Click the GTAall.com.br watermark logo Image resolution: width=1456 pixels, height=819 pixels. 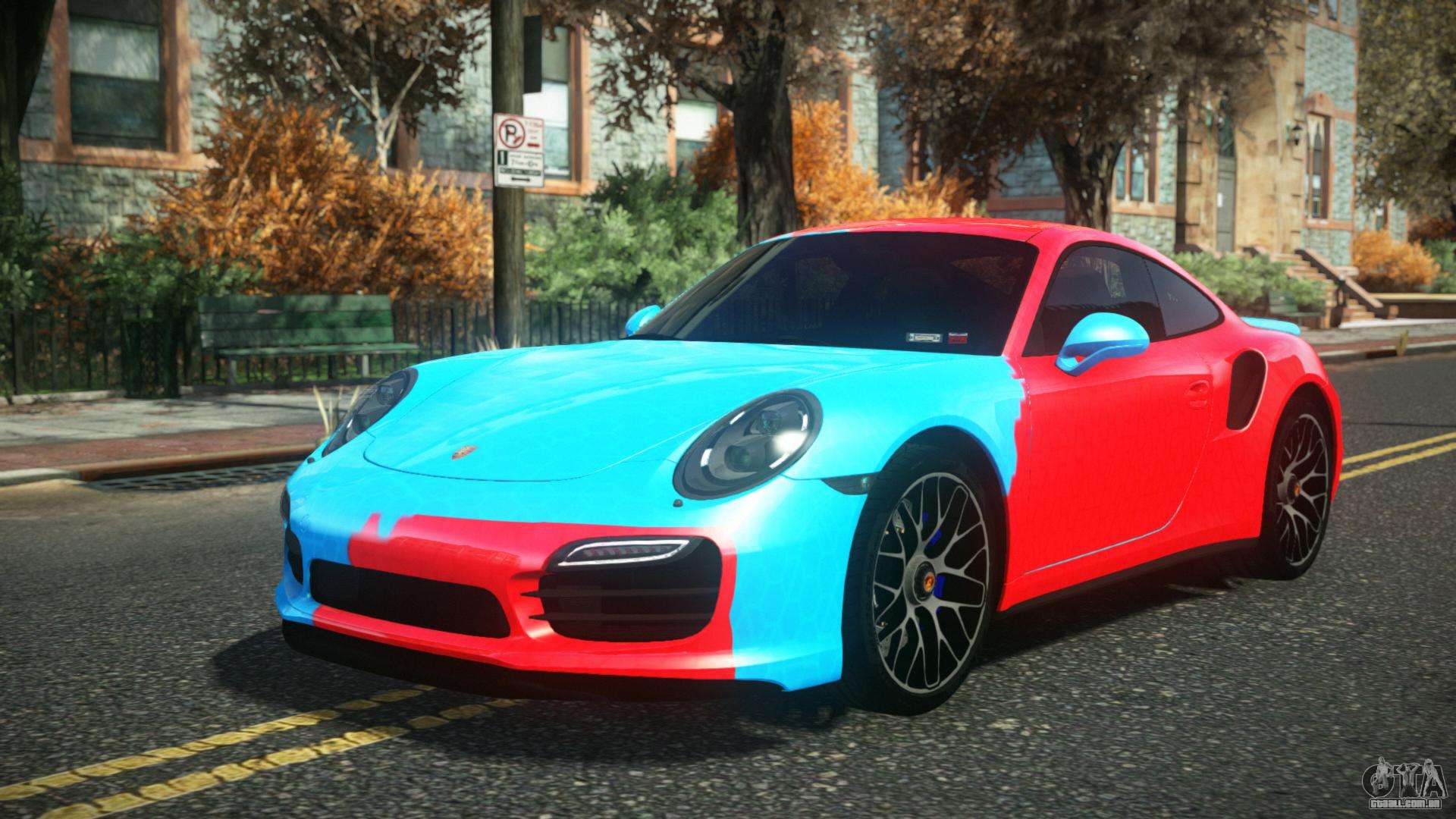pos(1403,784)
